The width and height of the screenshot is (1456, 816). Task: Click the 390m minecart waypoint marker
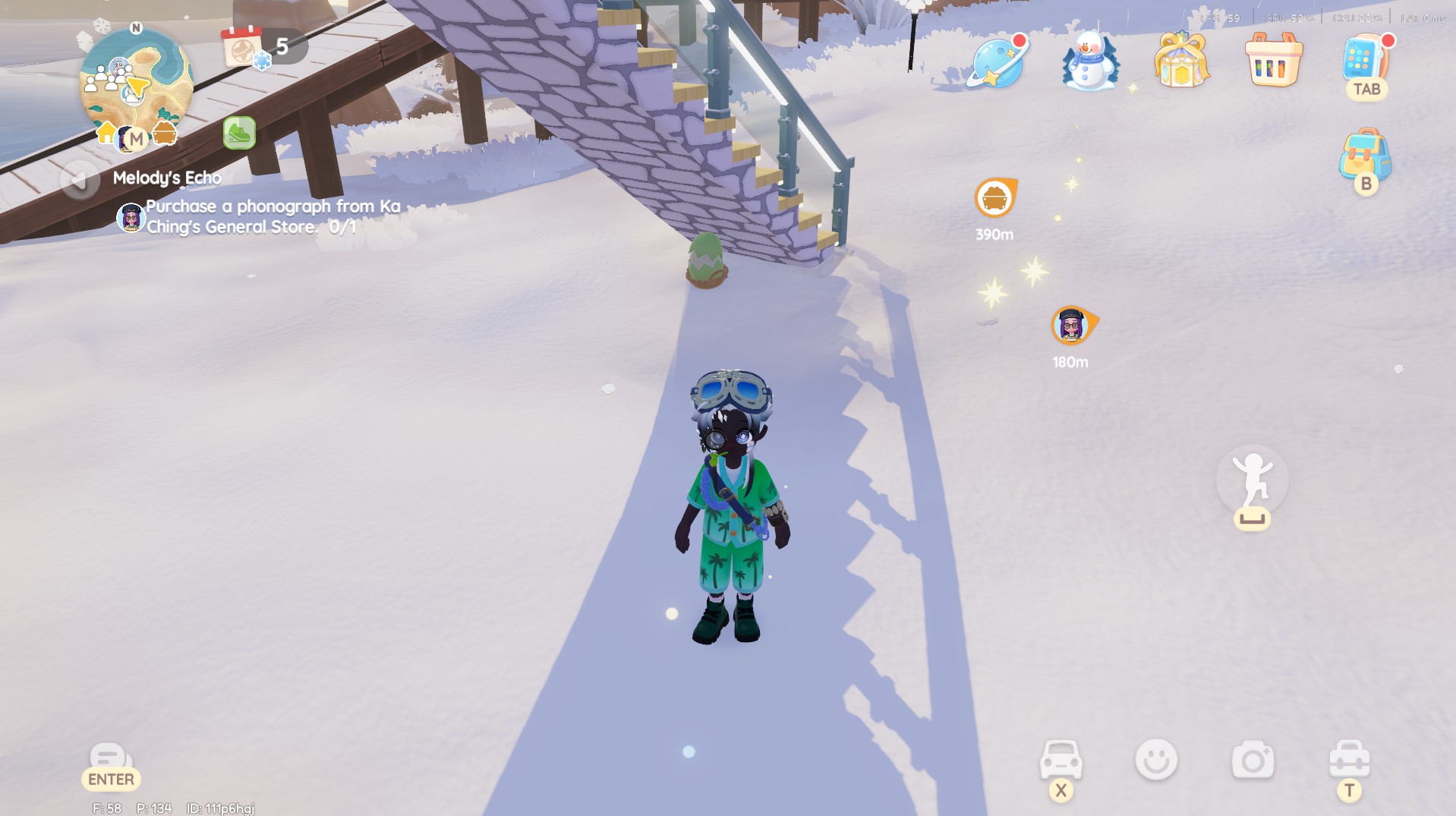click(x=994, y=199)
